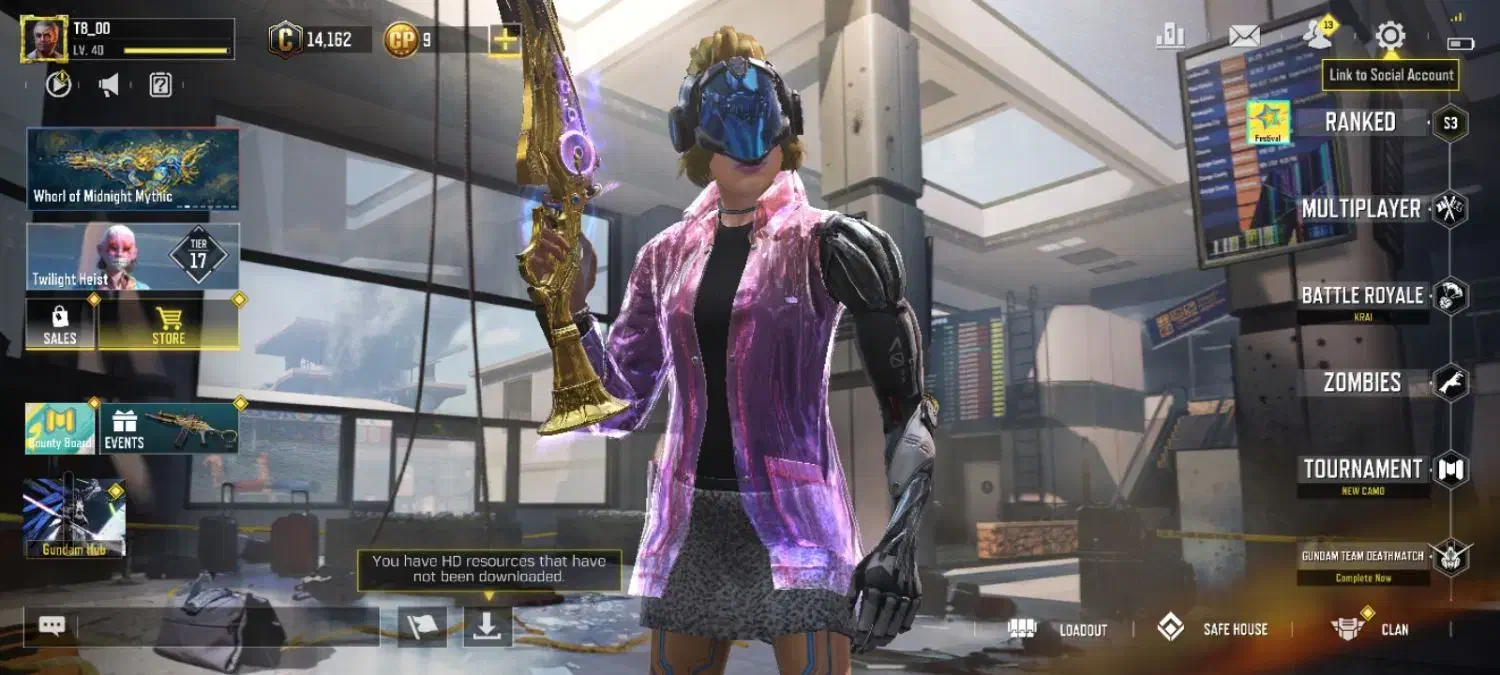View the leaderboard podium icon
1500x675 pixels.
click(1170, 37)
